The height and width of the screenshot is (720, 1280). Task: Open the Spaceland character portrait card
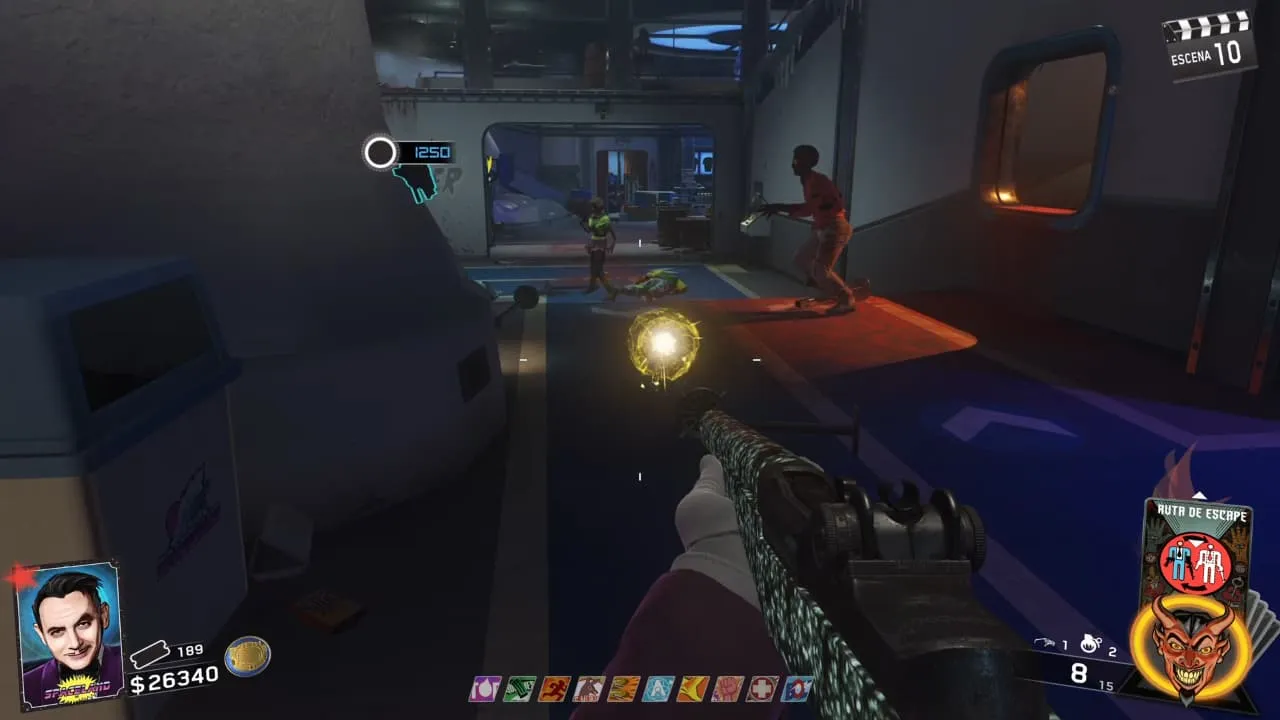coord(69,634)
